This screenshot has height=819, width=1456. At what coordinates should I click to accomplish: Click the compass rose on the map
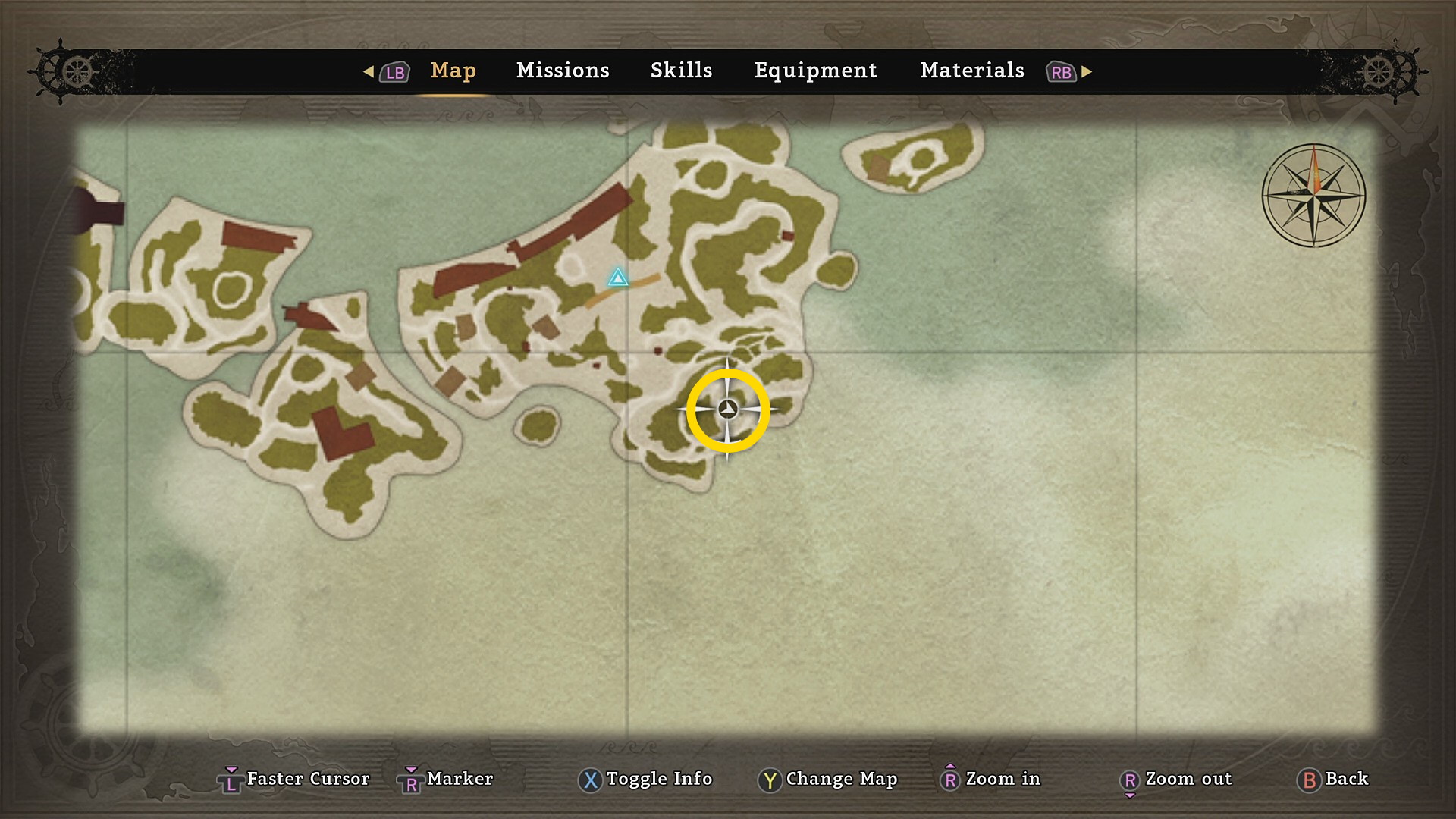1313,195
